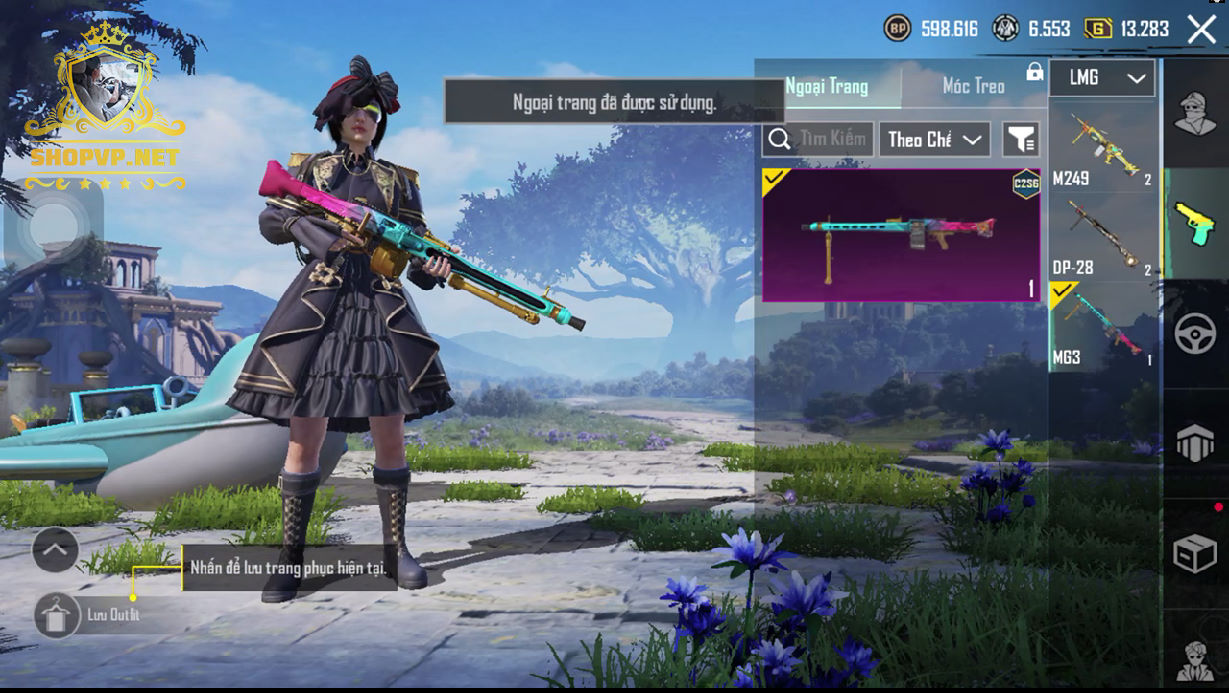1229x693 pixels.
Task: Open the Móc Treo tab
Action: click(973, 86)
